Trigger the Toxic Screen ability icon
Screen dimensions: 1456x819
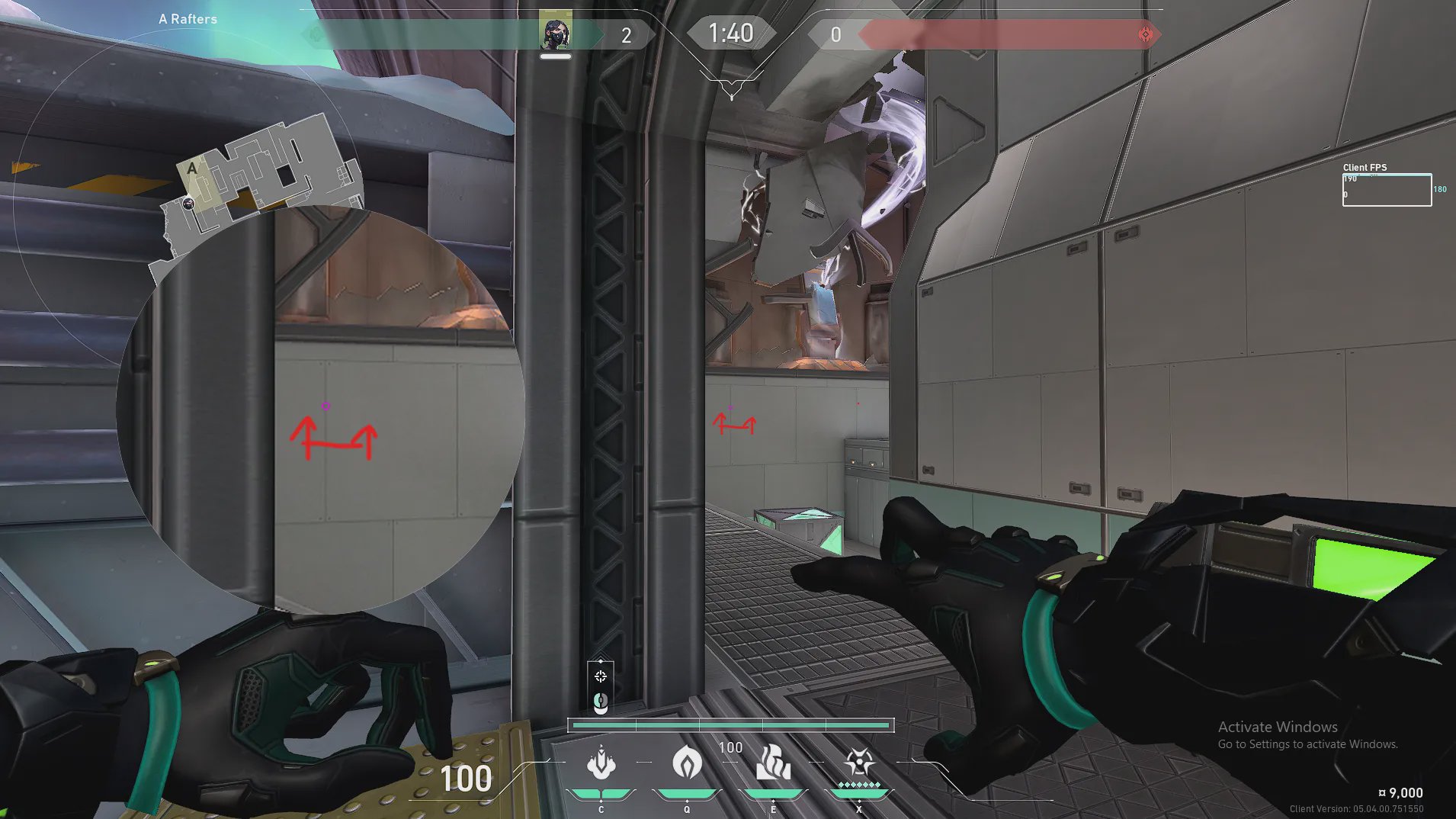773,763
